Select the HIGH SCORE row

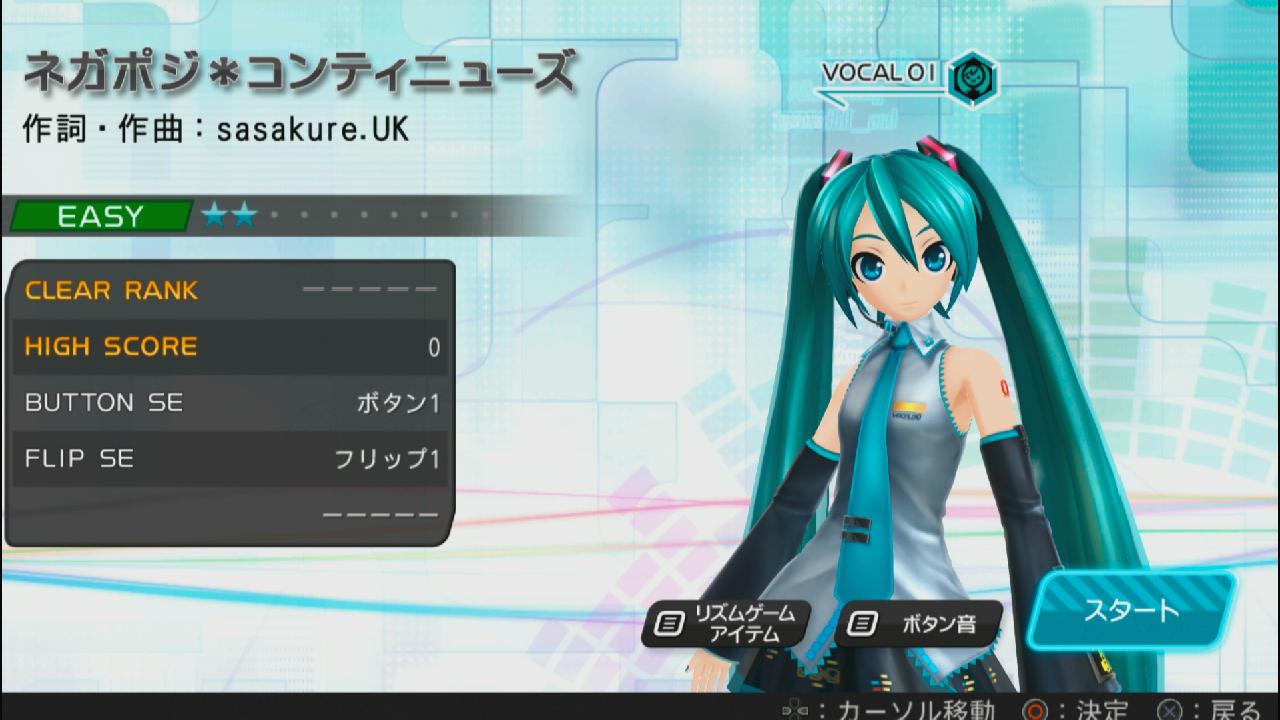[x=230, y=347]
